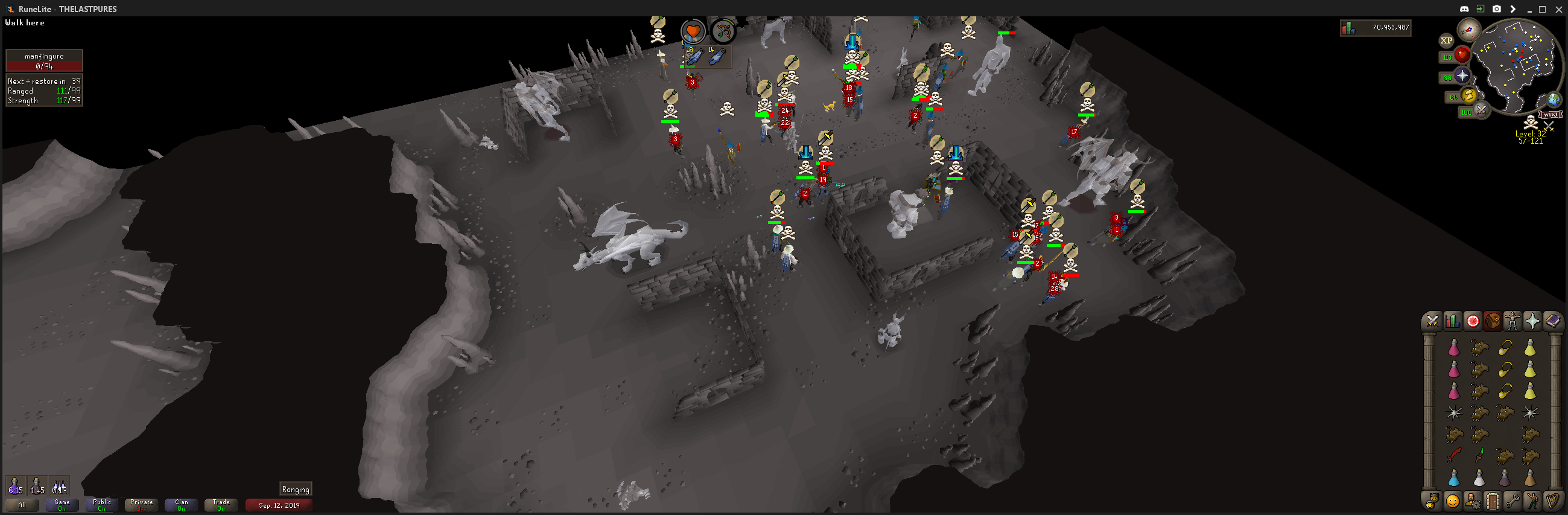Switch to the All chat tab
This screenshot has height=515, width=1568.
tap(22, 505)
